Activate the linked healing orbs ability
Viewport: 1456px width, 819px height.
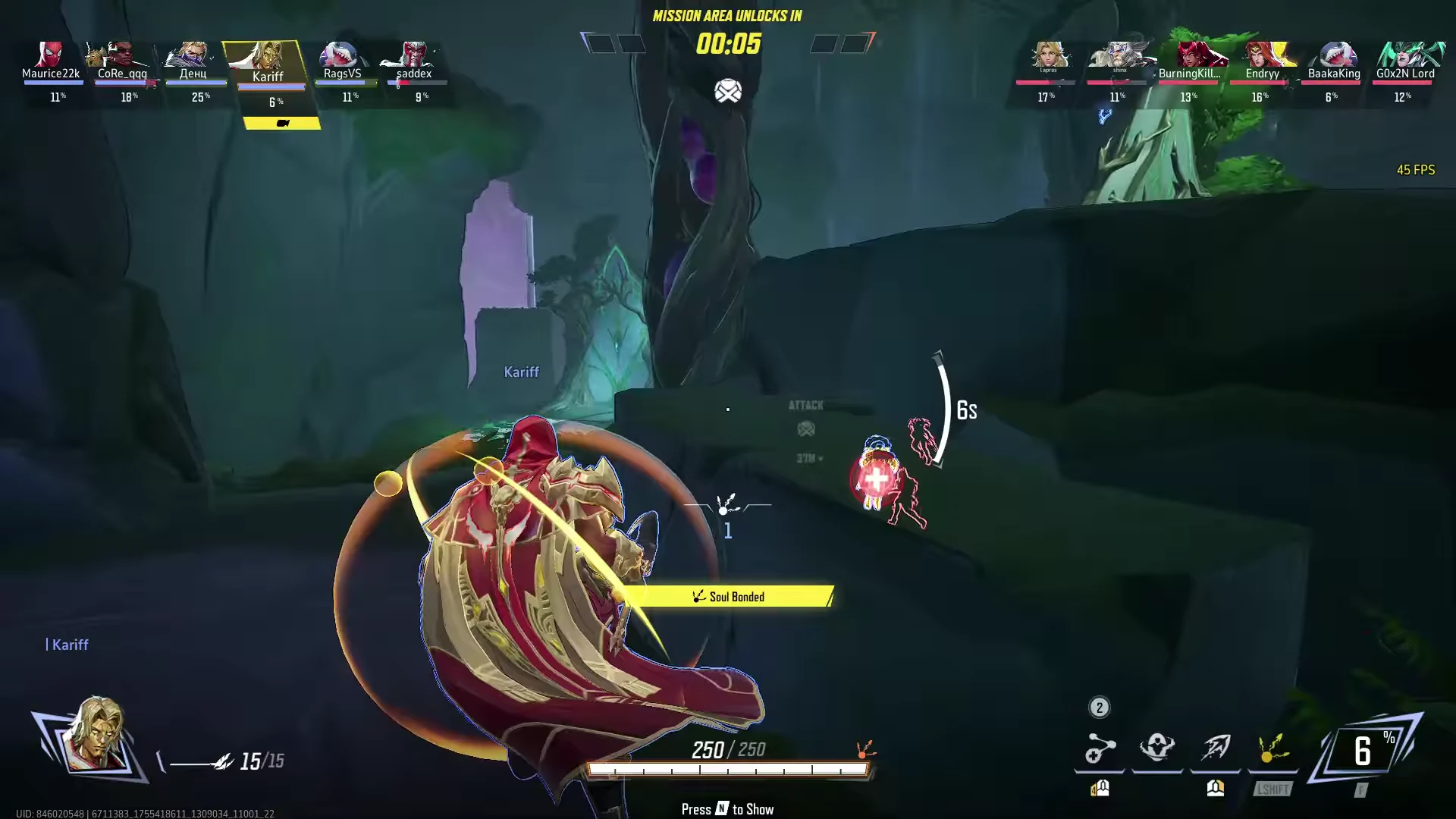(1099, 749)
